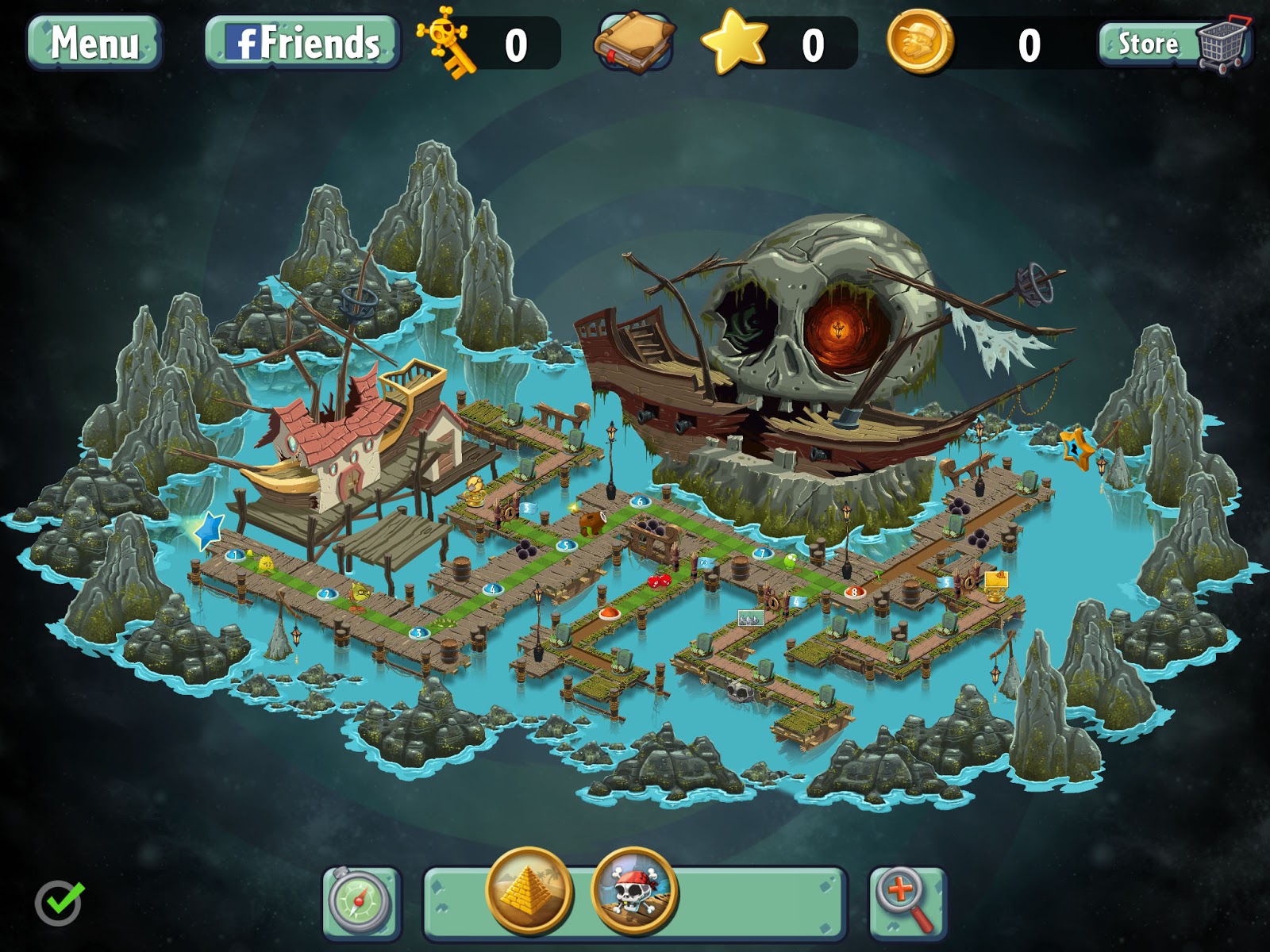Click the star counter icon in top bar
This screenshot has height=952, width=1270.
point(734,44)
